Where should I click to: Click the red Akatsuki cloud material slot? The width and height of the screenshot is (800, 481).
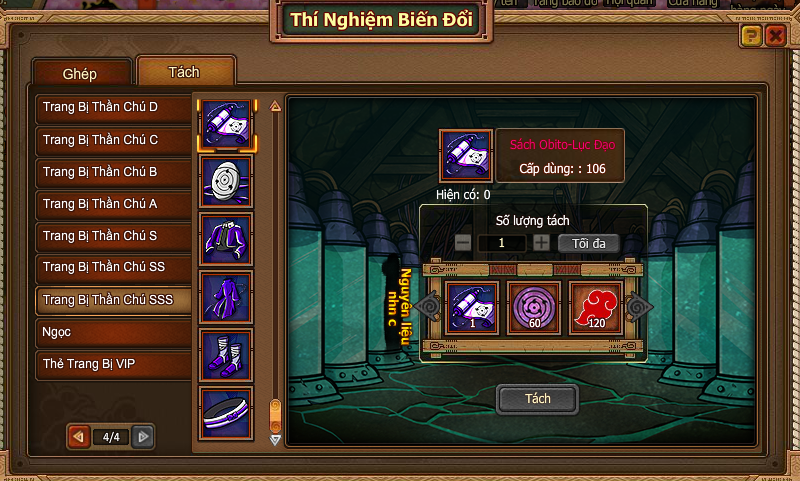coord(596,307)
